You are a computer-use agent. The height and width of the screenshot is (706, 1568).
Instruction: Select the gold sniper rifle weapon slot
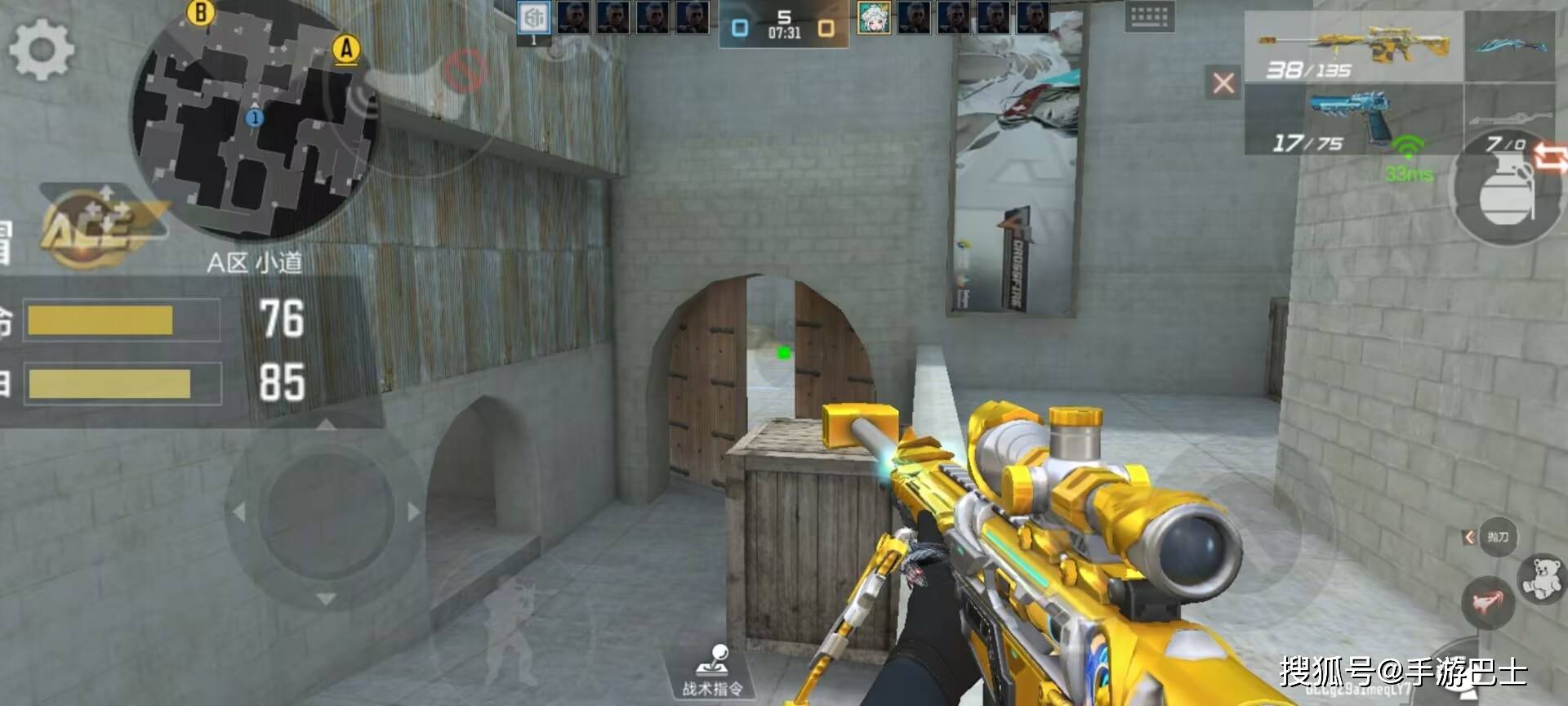coord(1354,47)
